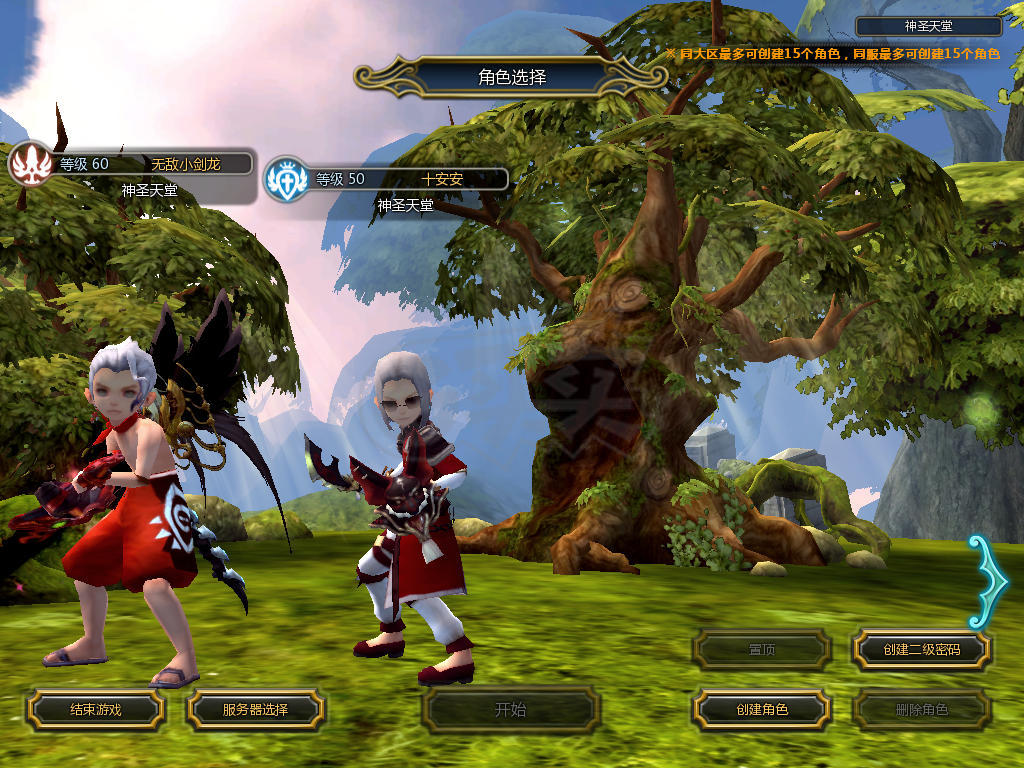This screenshot has height=768, width=1024.
Task: Click the 删除角色 delete character button
Action: tap(921, 709)
